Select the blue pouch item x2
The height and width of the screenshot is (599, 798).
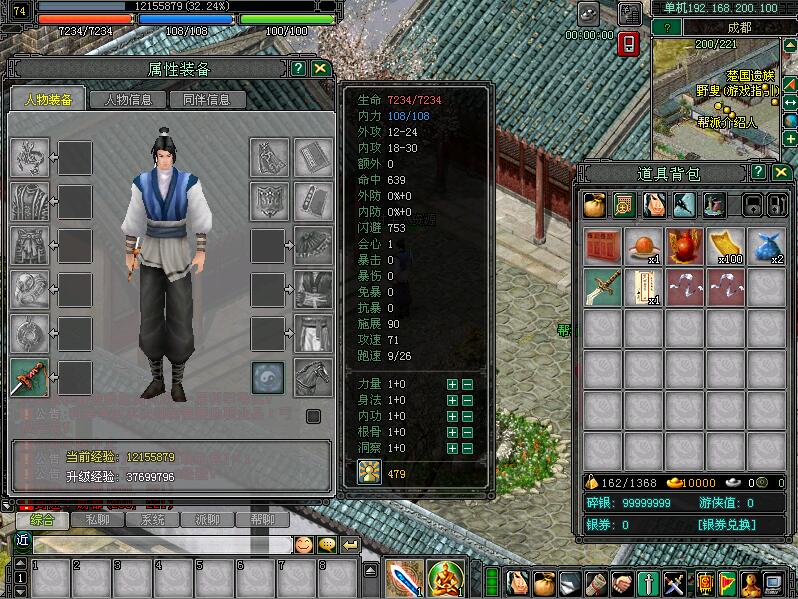(766, 247)
